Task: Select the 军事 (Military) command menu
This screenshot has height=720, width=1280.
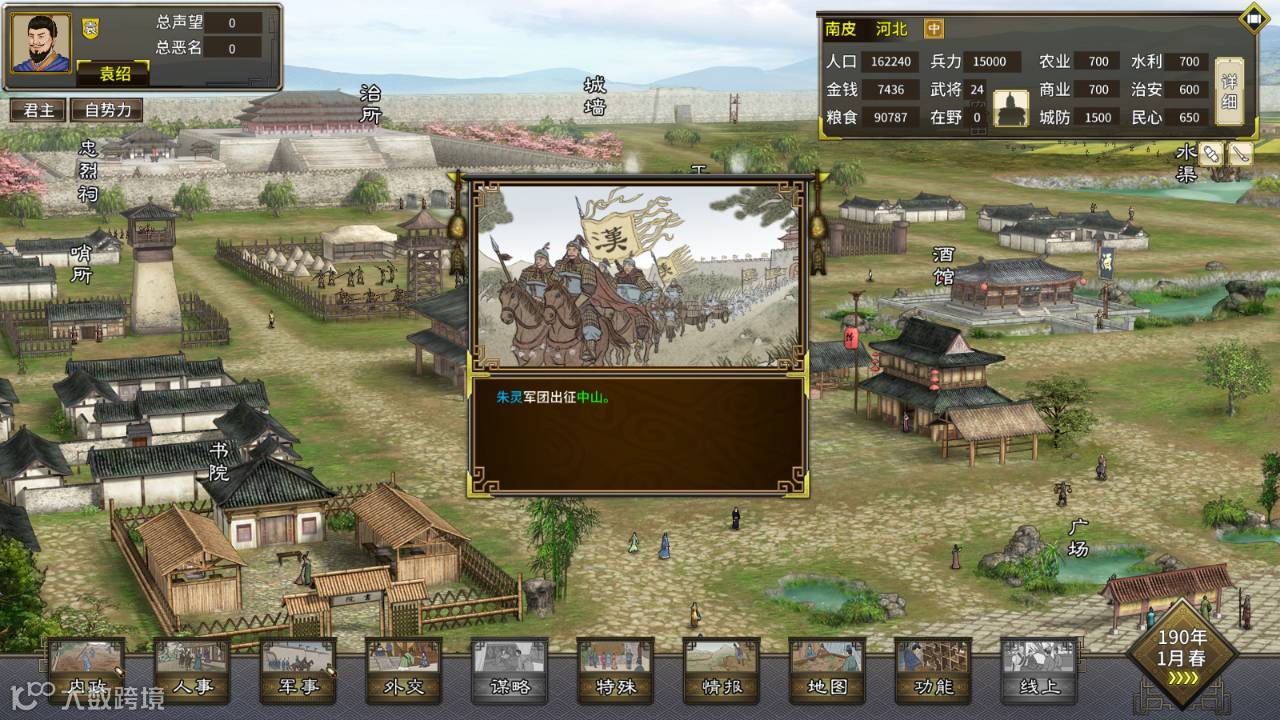Action: point(298,670)
